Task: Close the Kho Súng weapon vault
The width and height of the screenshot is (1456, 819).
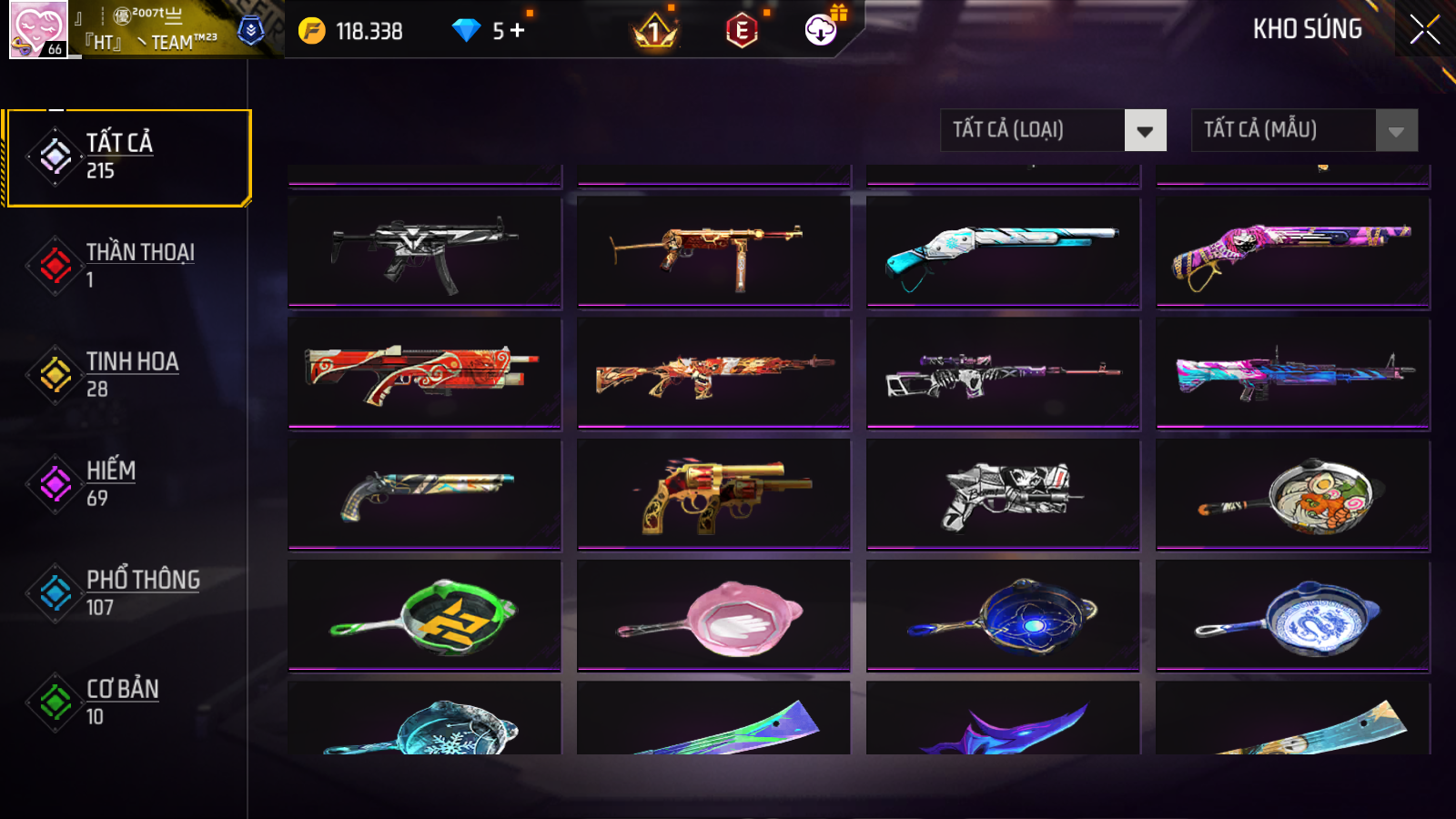Action: click(1424, 29)
